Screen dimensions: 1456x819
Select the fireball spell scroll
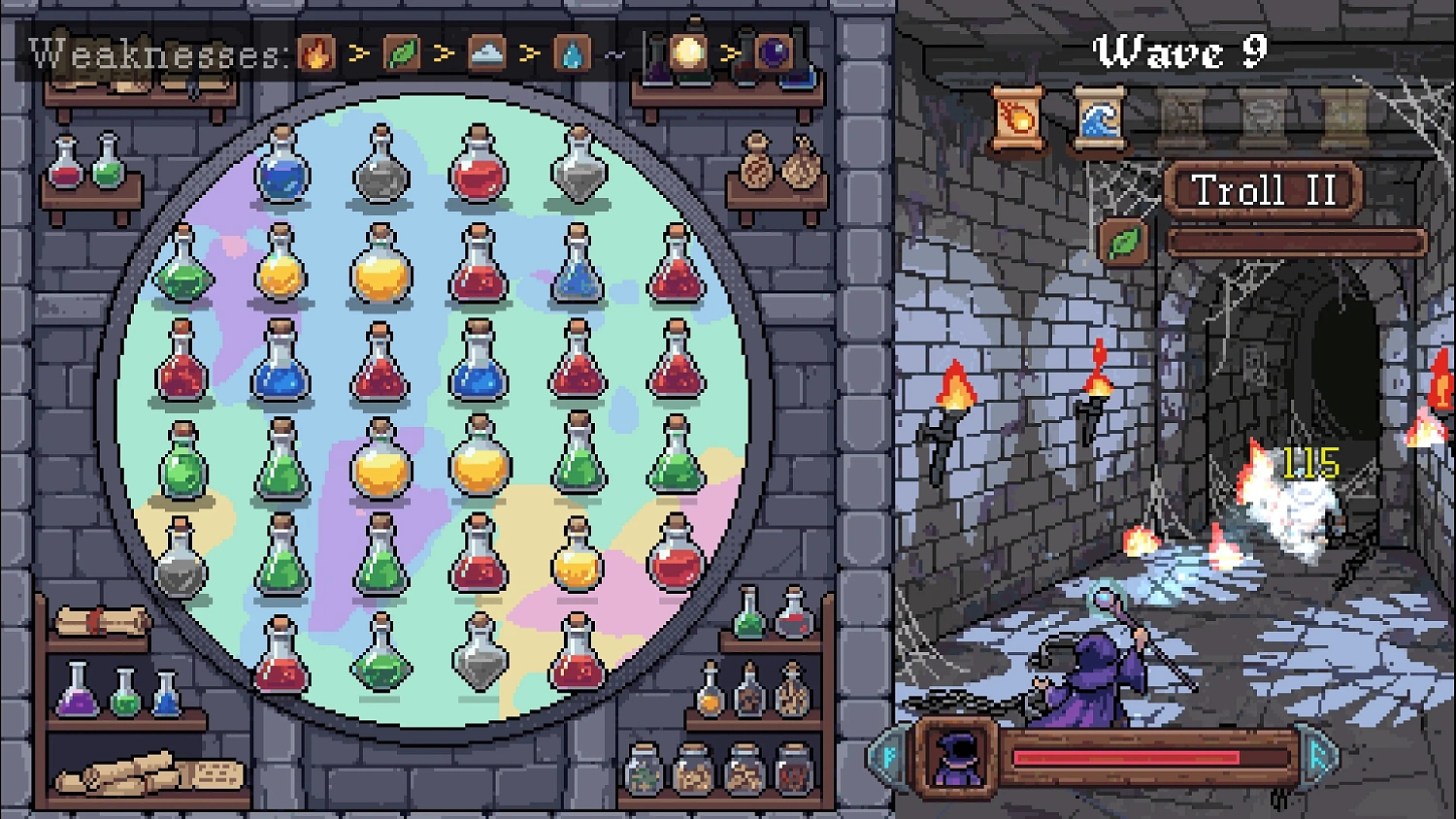1017,118
